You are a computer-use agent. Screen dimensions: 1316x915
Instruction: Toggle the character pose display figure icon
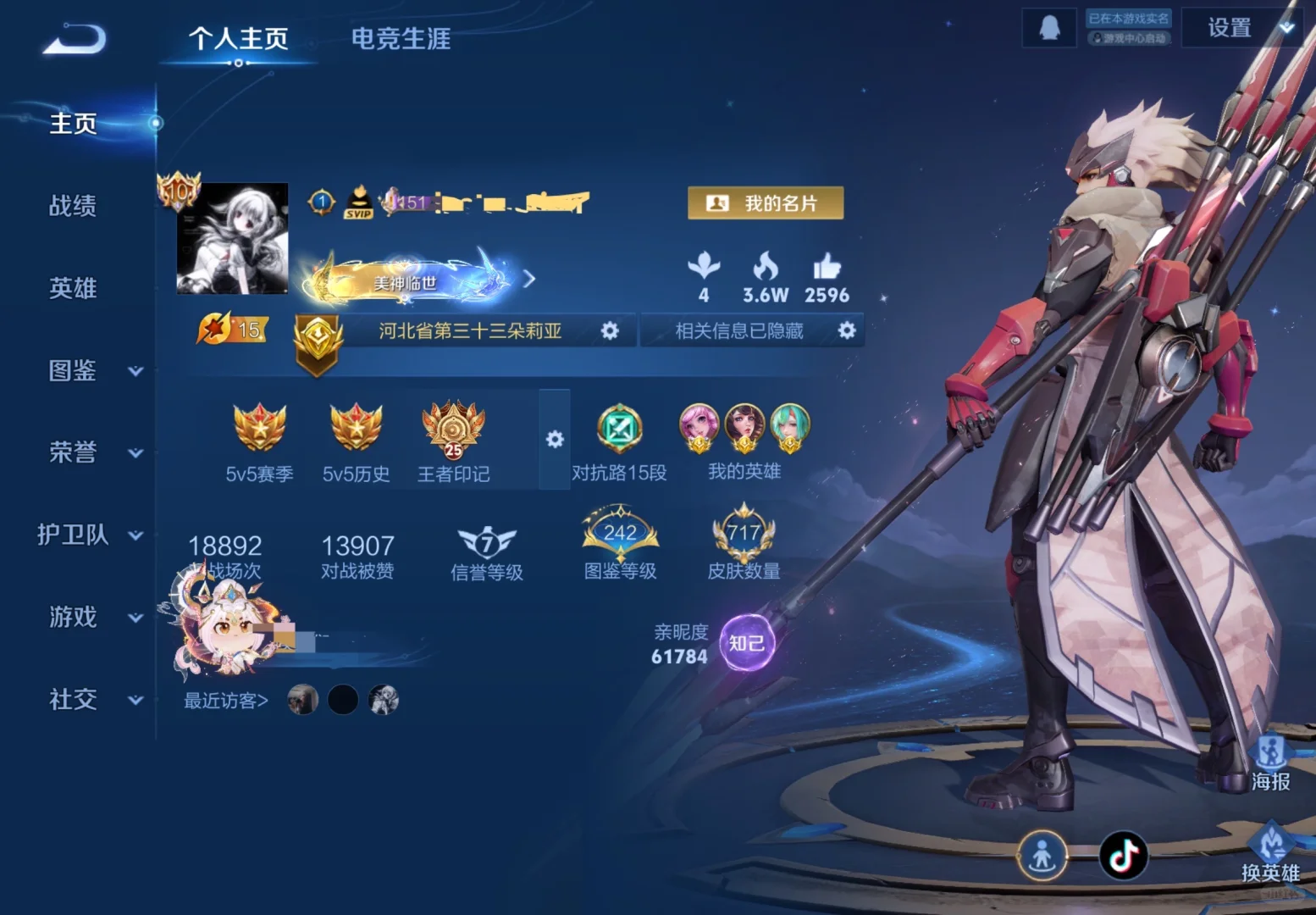pyautogui.click(x=1042, y=857)
